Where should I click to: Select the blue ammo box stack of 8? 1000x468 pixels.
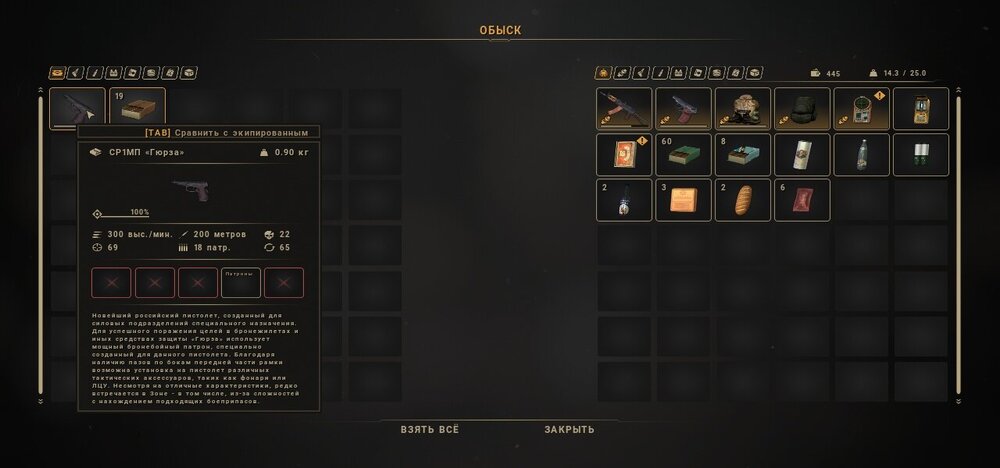point(743,155)
